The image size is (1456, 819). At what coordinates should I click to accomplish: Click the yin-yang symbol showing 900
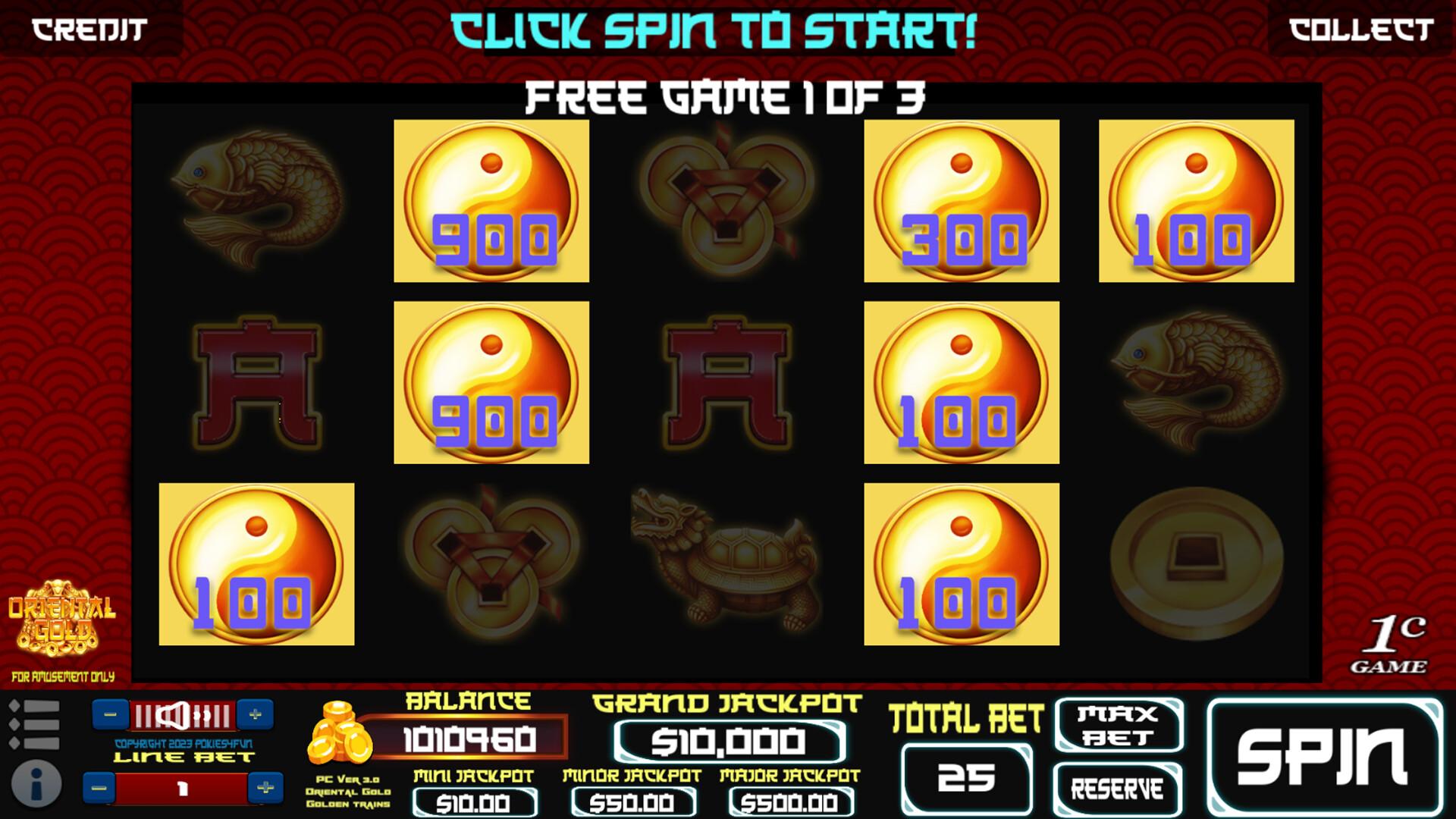491,201
